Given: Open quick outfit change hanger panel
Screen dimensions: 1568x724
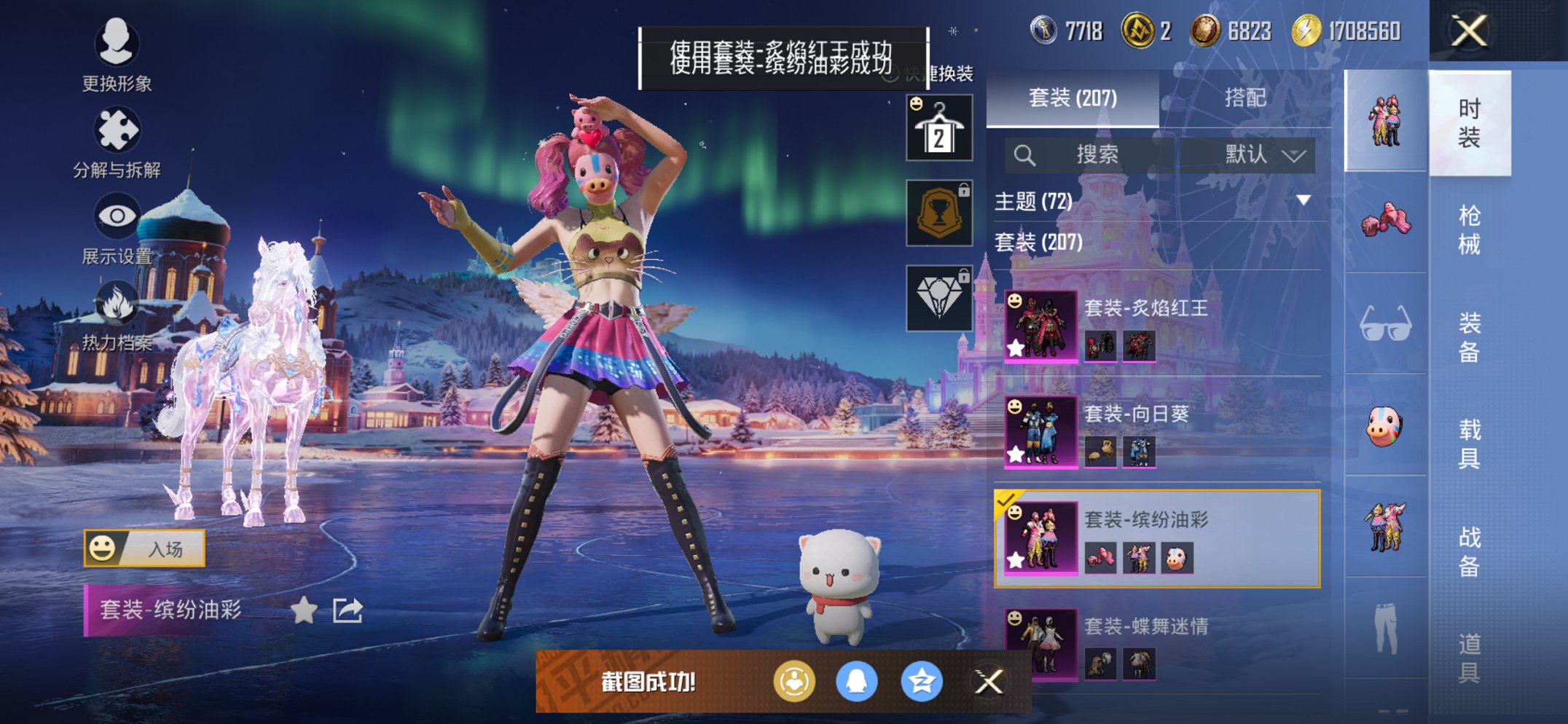Looking at the screenshot, I should 938,125.
